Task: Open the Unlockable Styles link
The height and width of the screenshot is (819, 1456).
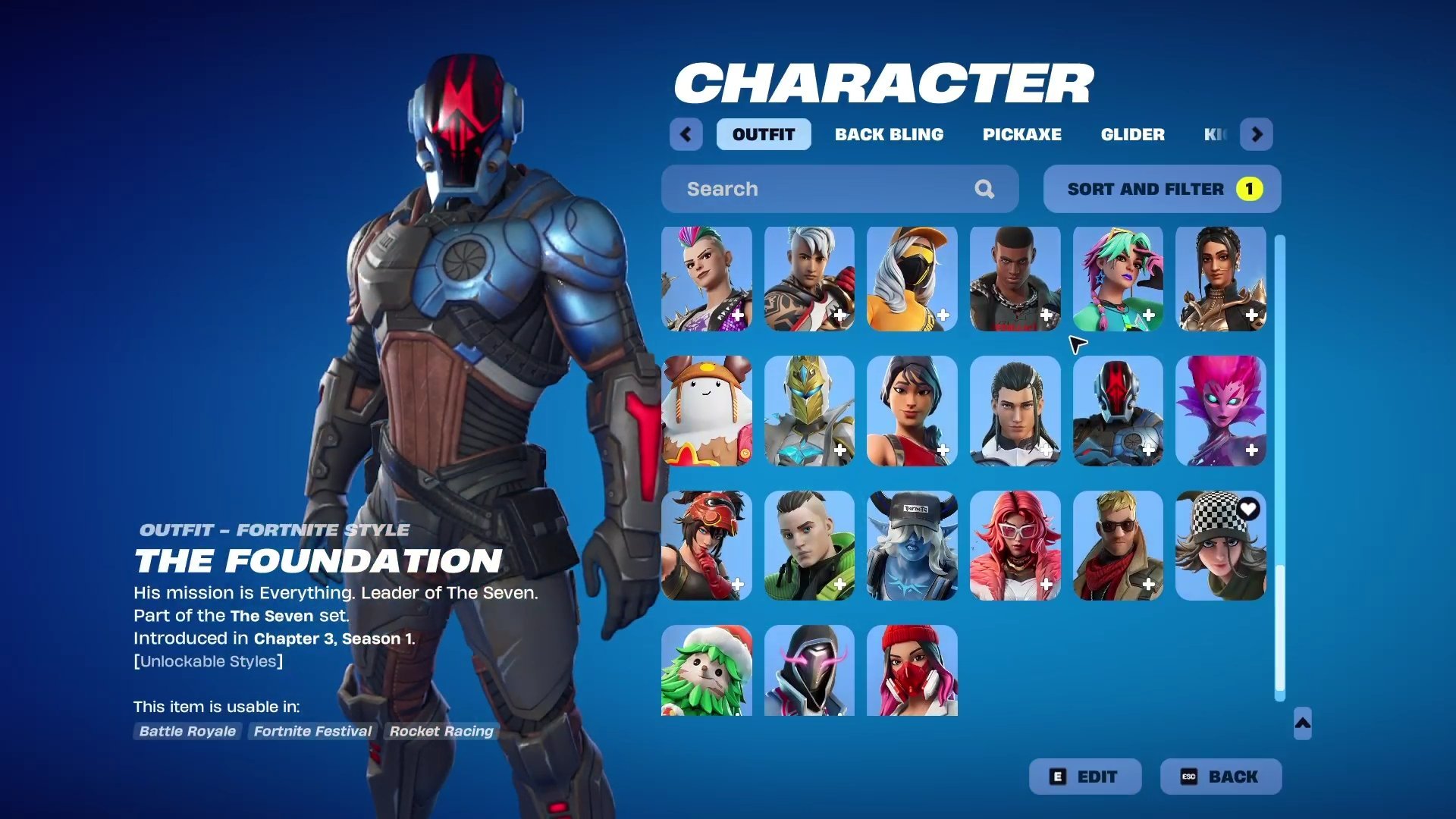Action: tap(209, 661)
